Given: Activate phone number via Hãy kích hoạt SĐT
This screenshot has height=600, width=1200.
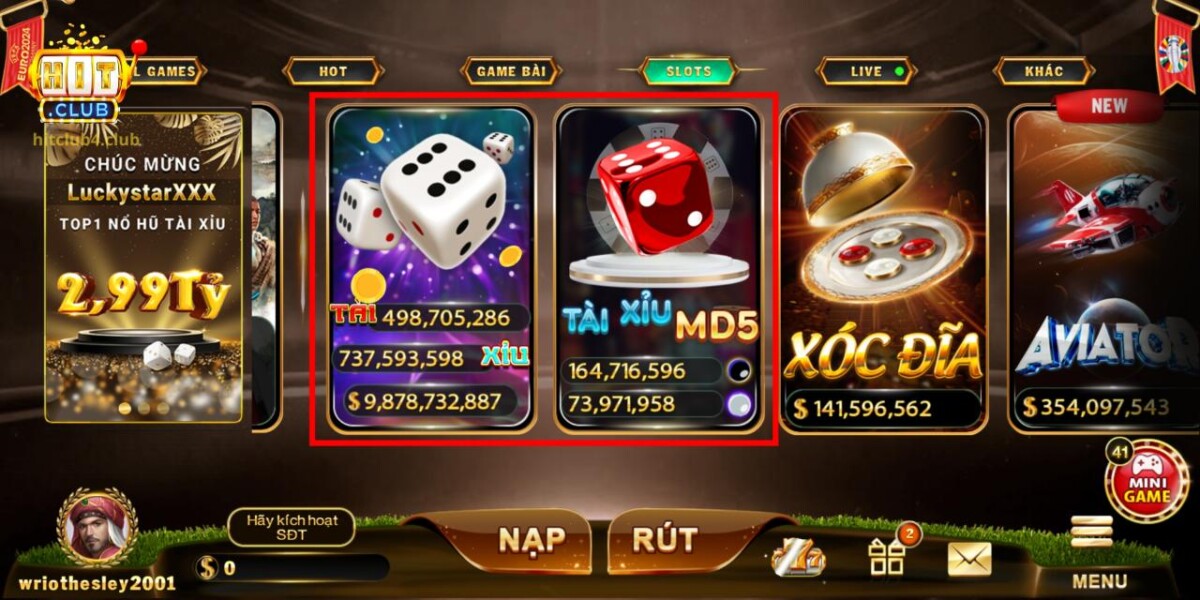Looking at the screenshot, I should 291,527.
